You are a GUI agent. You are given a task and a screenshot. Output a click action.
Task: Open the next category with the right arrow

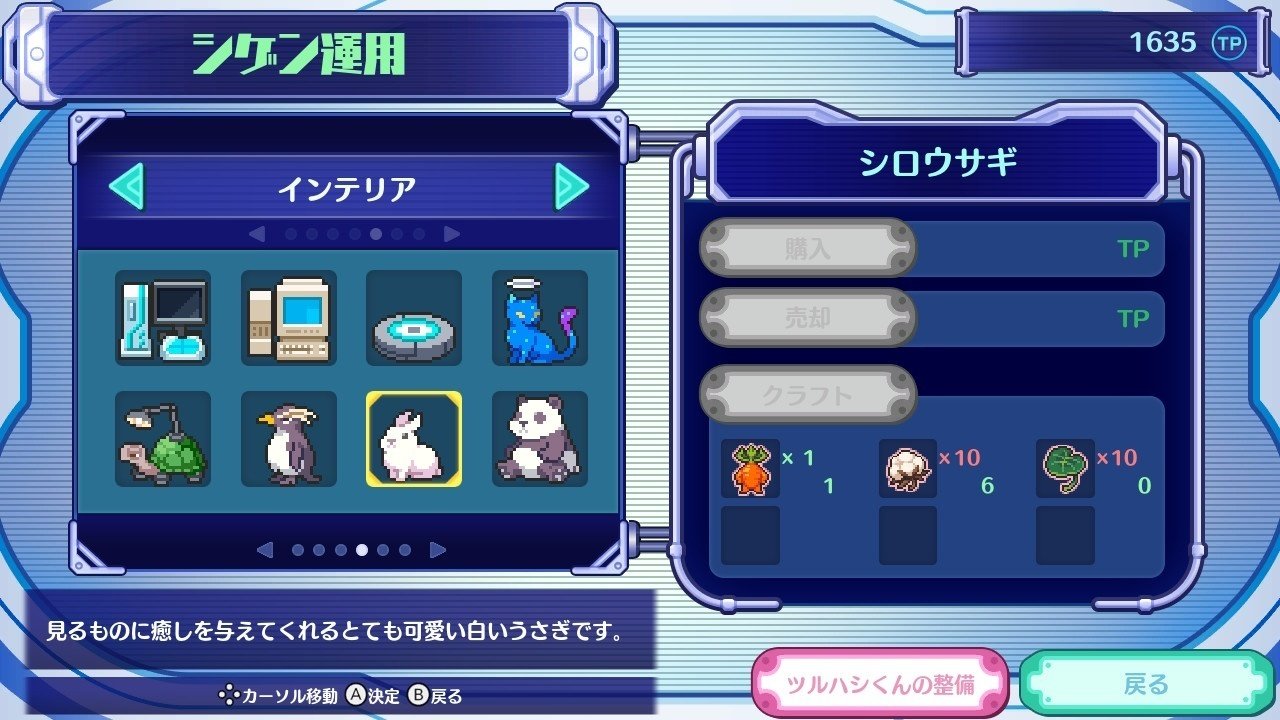pos(571,185)
